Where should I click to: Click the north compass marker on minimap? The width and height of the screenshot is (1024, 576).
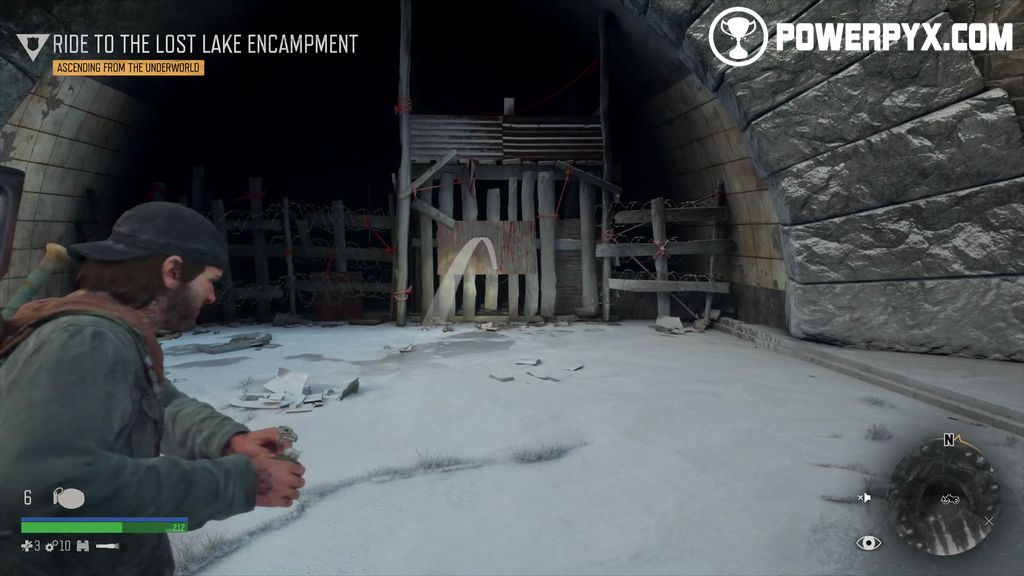(x=948, y=440)
